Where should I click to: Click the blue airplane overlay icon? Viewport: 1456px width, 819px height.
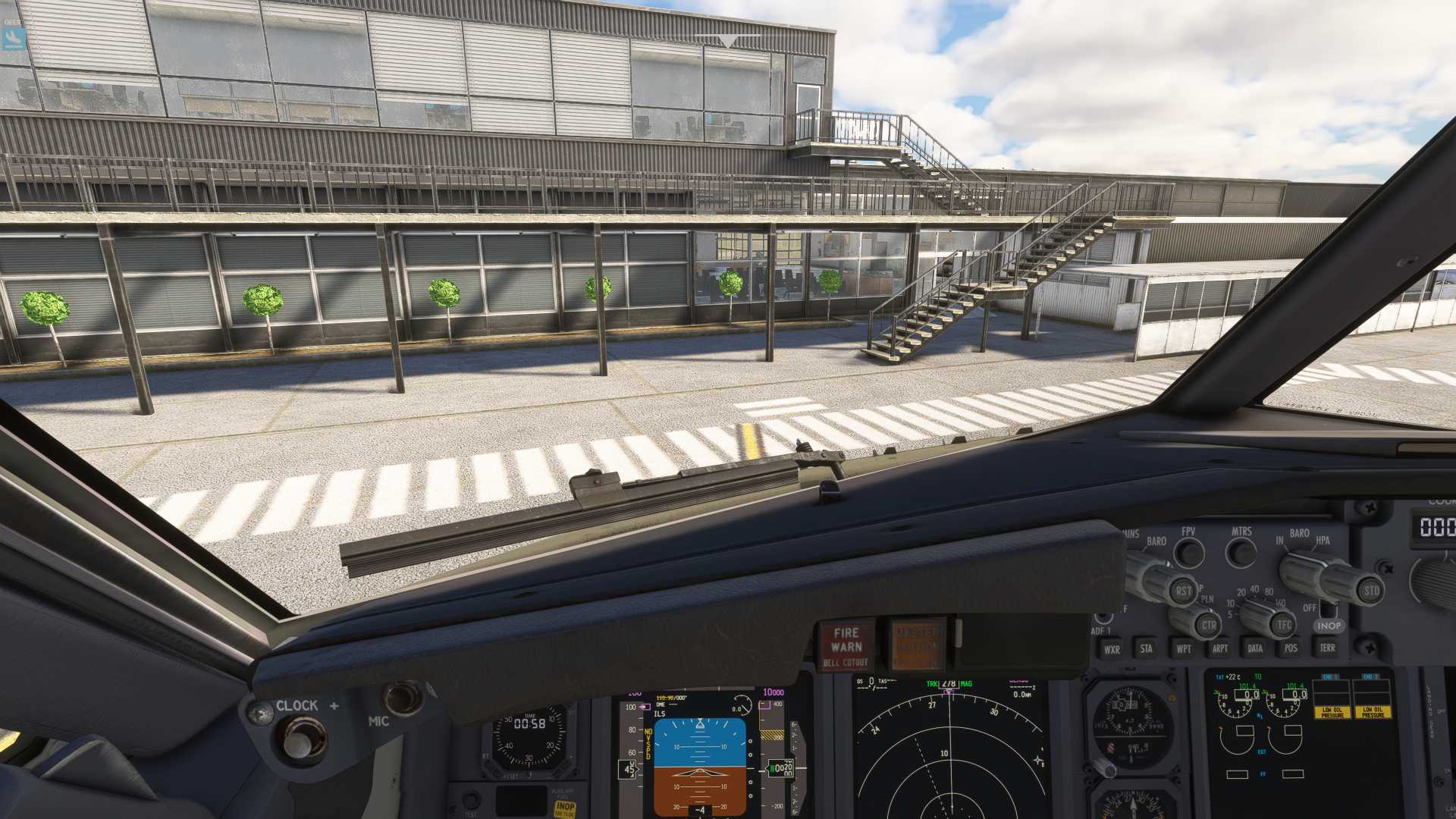coord(14,38)
